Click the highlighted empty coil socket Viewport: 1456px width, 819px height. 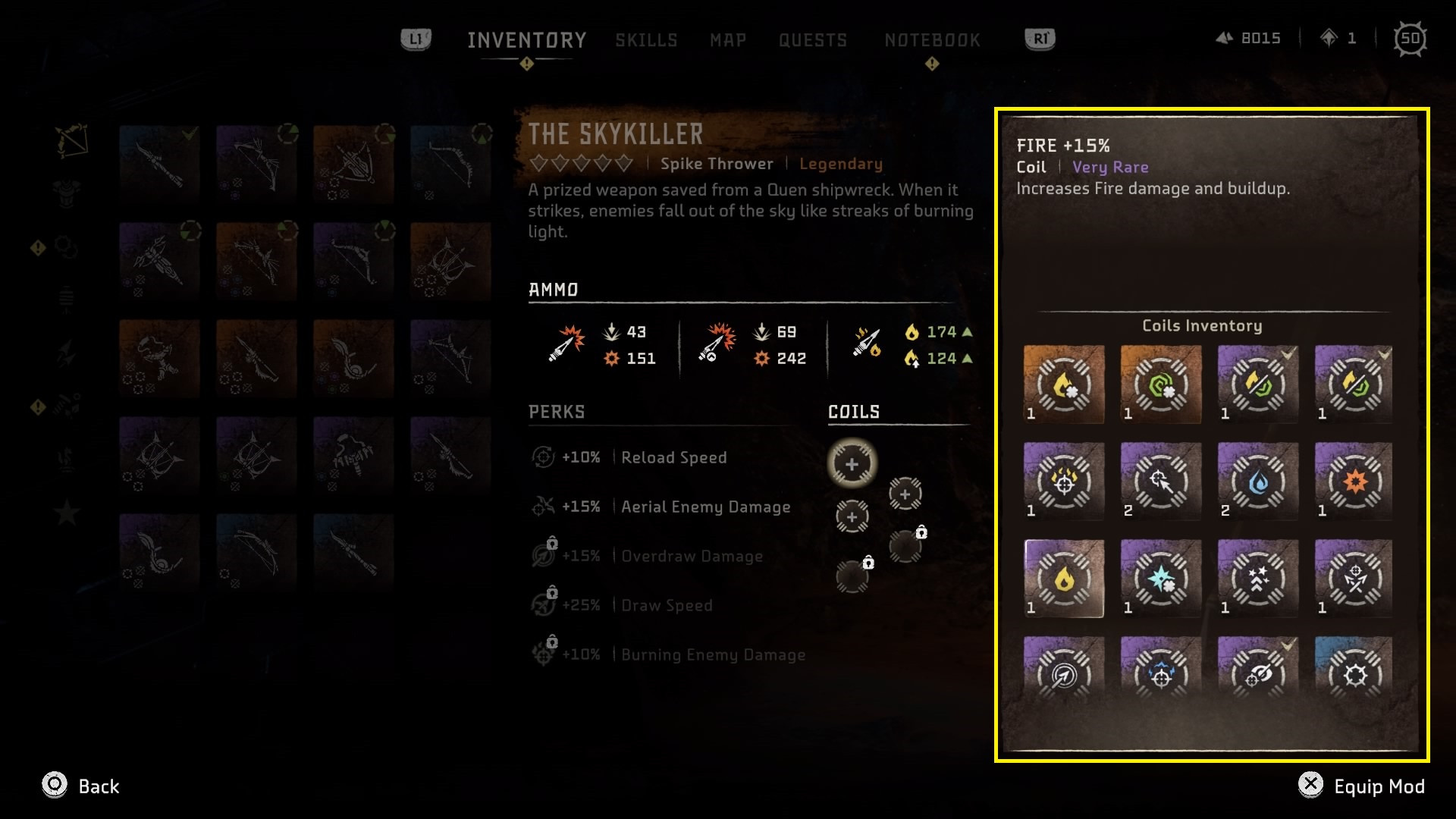pyautogui.click(x=852, y=463)
